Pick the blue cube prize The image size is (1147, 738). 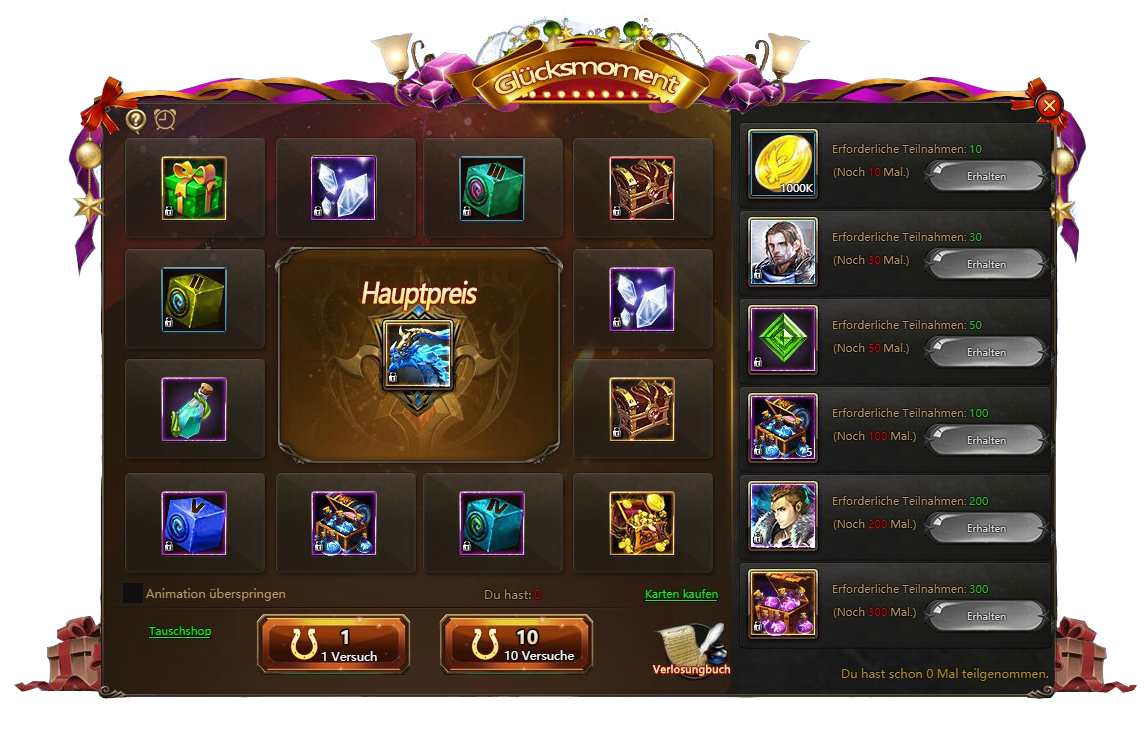[x=194, y=523]
